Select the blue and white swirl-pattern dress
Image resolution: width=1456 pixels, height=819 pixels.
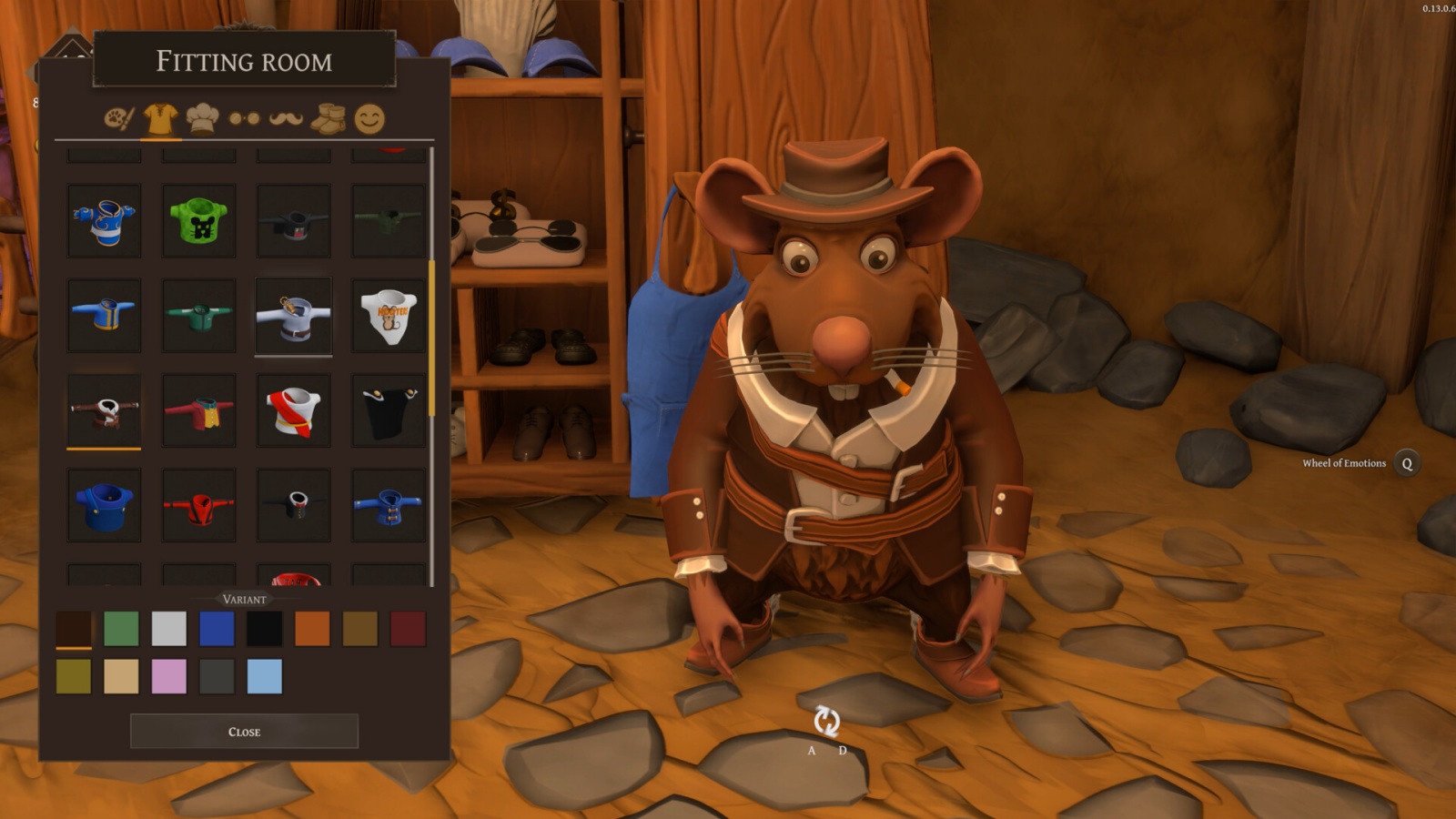[104, 221]
